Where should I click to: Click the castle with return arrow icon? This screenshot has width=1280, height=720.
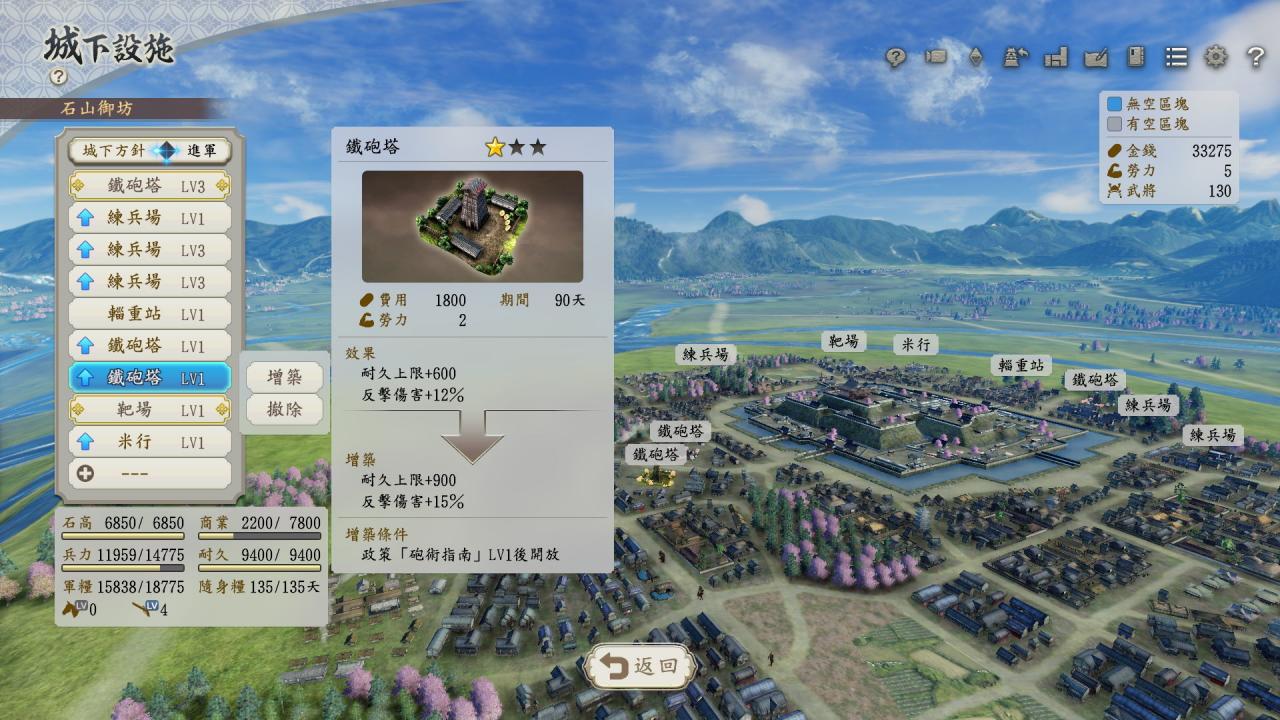coord(1016,57)
